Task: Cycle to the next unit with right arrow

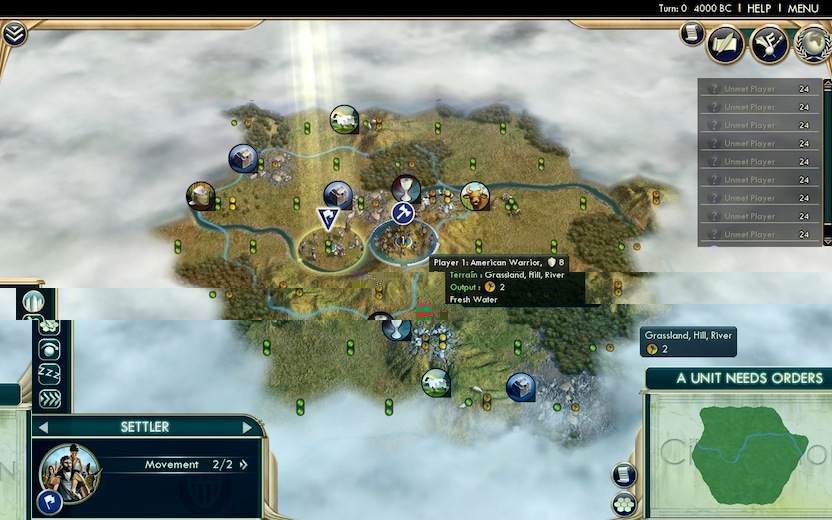Action: coord(248,427)
